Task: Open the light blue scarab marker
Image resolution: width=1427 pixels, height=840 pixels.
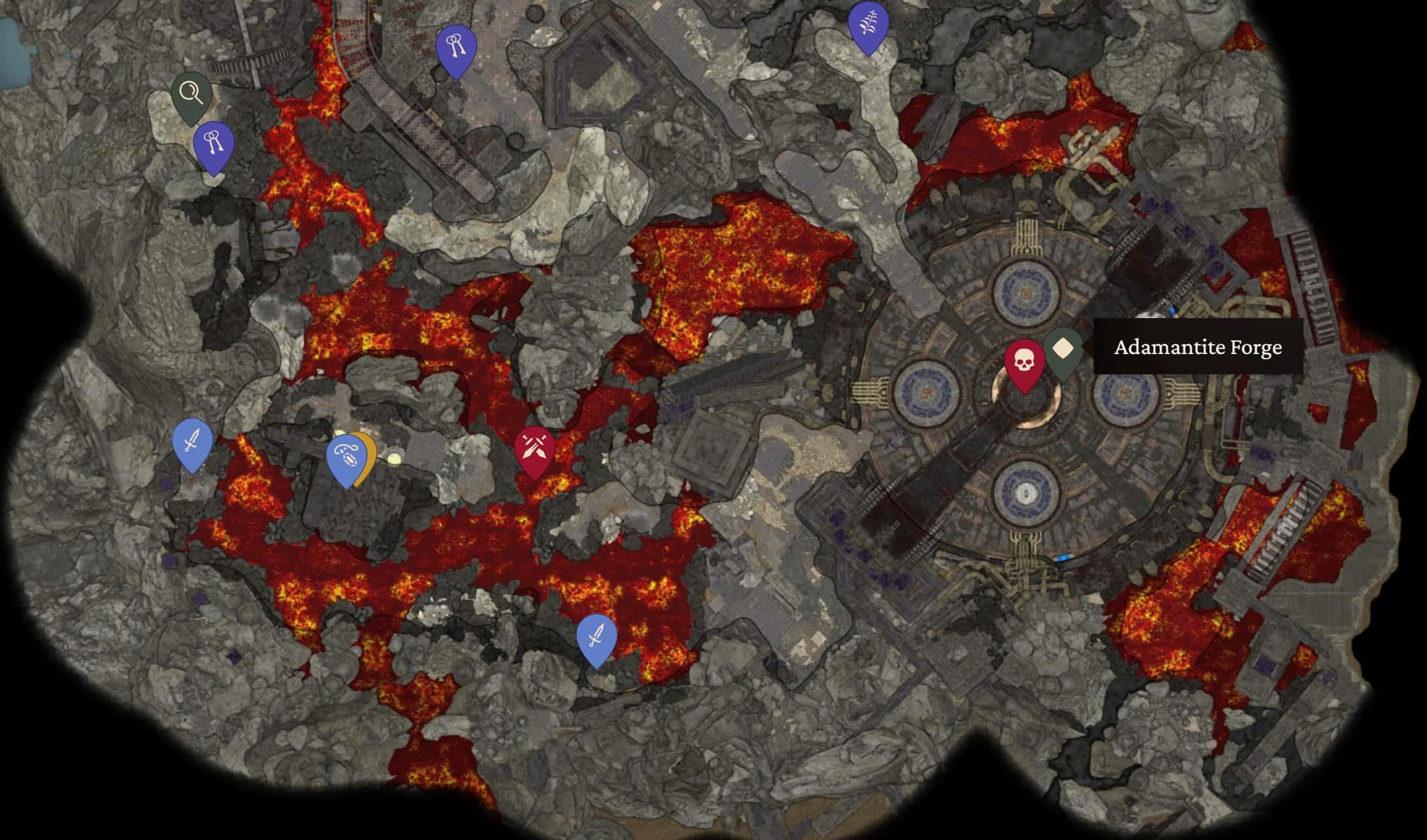Action: coord(345,457)
